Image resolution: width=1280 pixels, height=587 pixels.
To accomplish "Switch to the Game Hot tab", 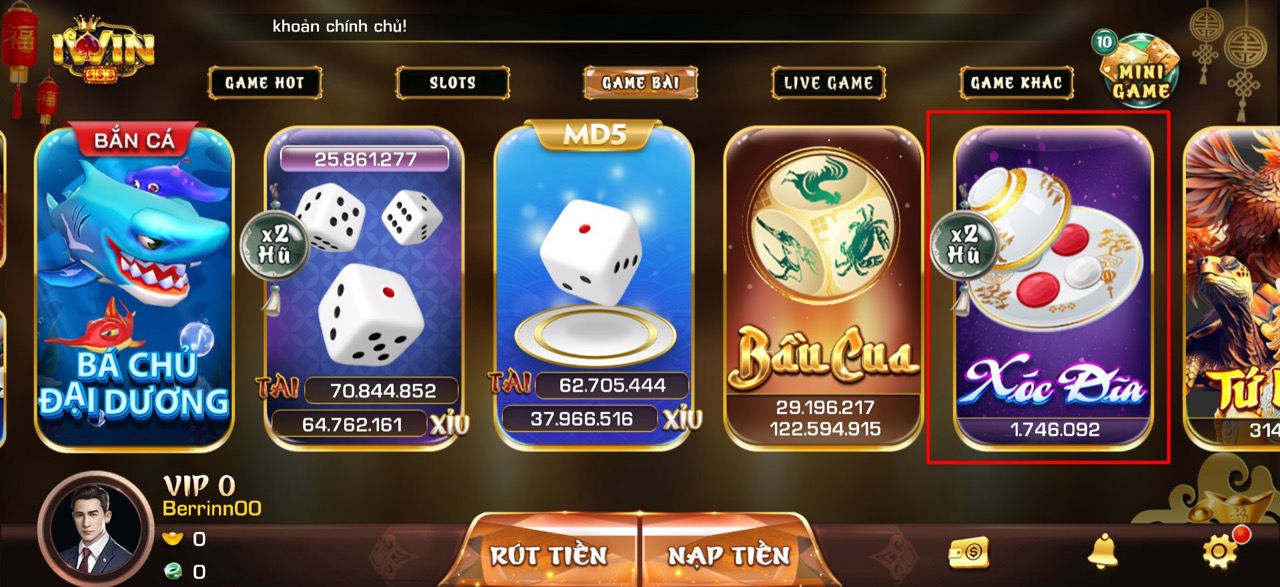I will point(265,83).
